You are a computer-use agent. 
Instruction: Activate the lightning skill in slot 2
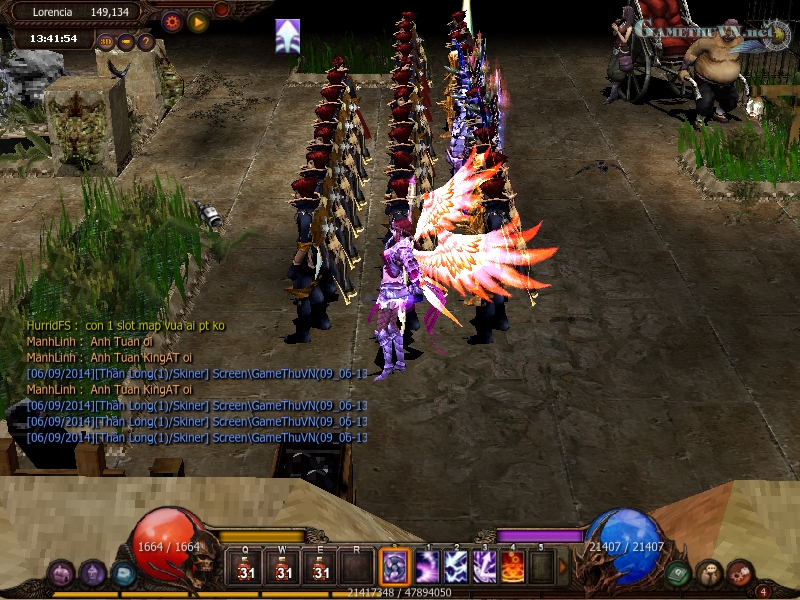(457, 568)
